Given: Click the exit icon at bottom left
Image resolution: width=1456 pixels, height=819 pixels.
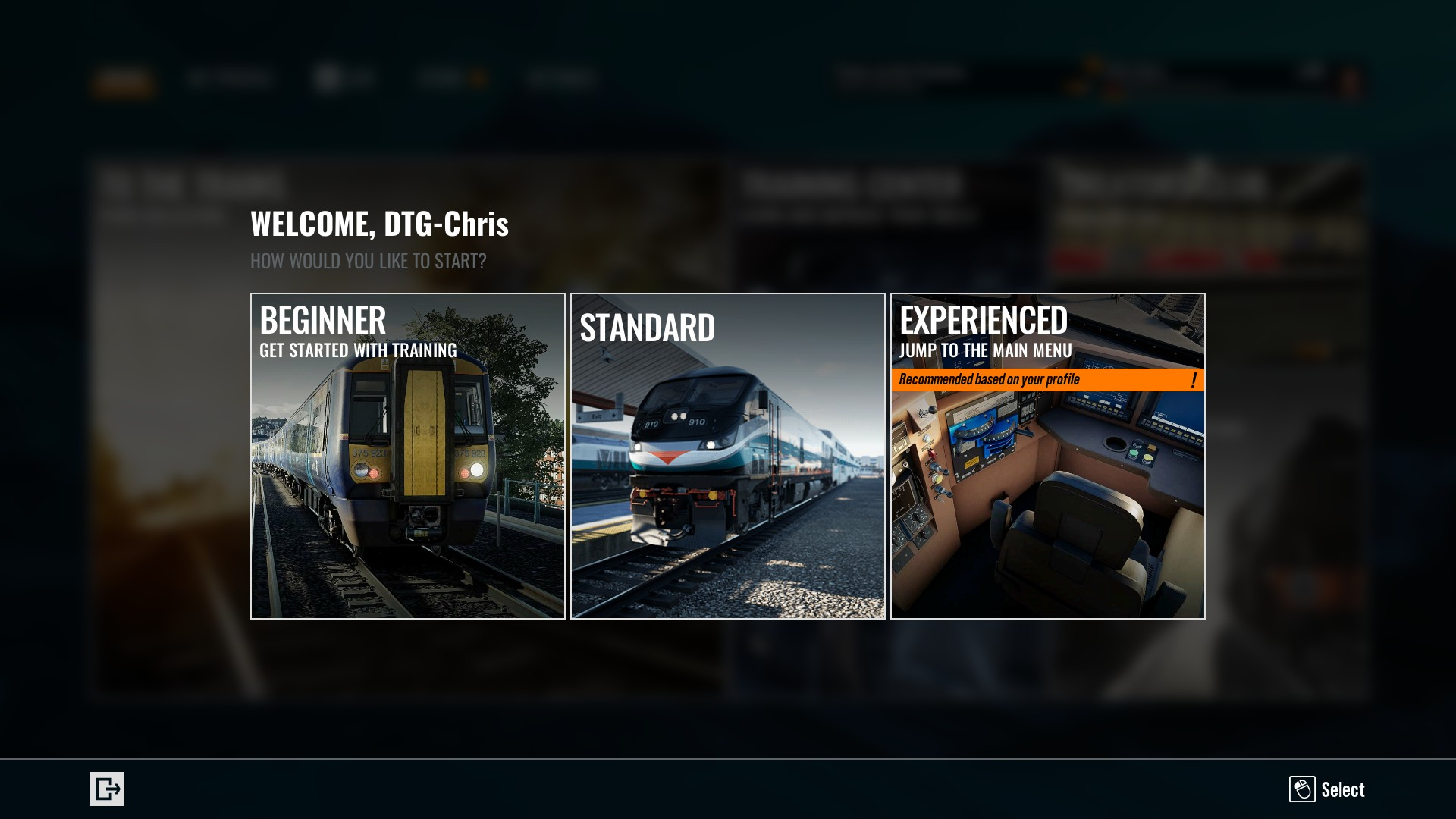Looking at the screenshot, I should click(x=107, y=789).
